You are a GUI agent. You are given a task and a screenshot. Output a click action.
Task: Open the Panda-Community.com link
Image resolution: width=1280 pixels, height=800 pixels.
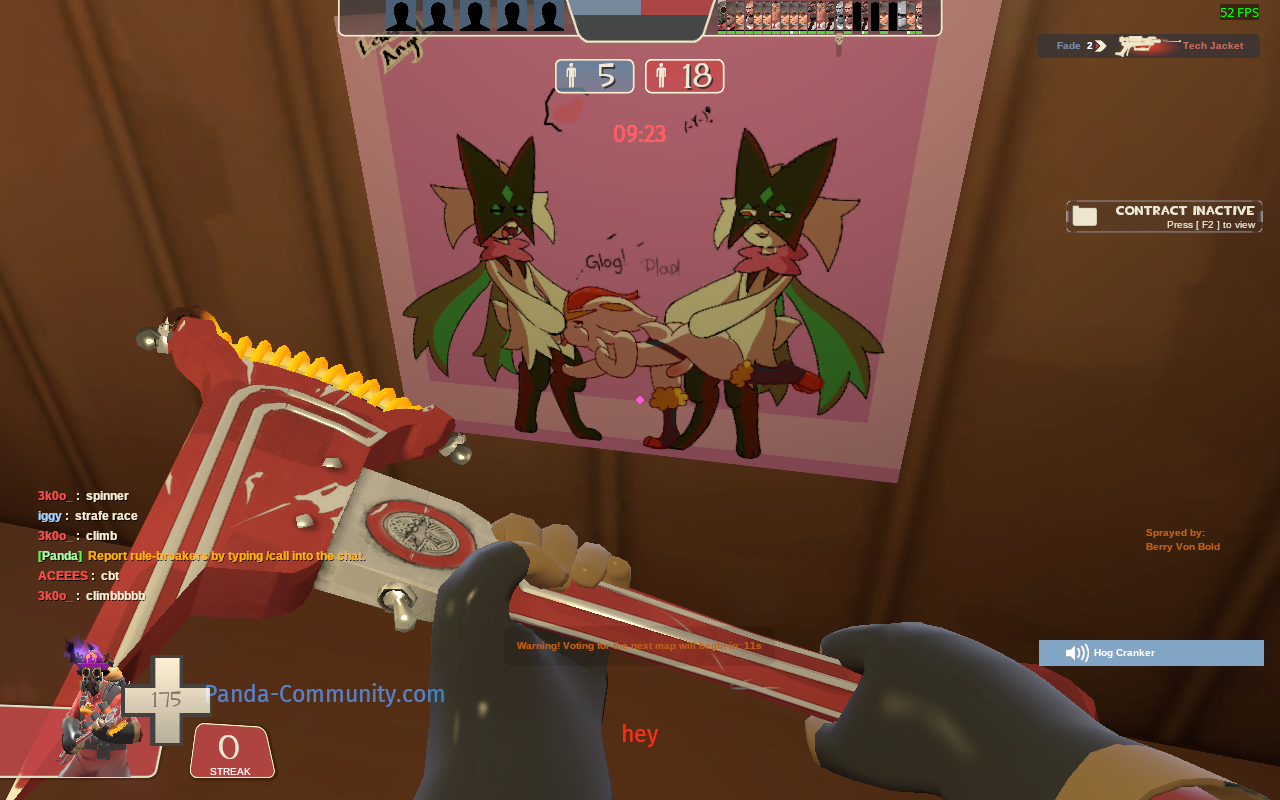tap(325, 693)
